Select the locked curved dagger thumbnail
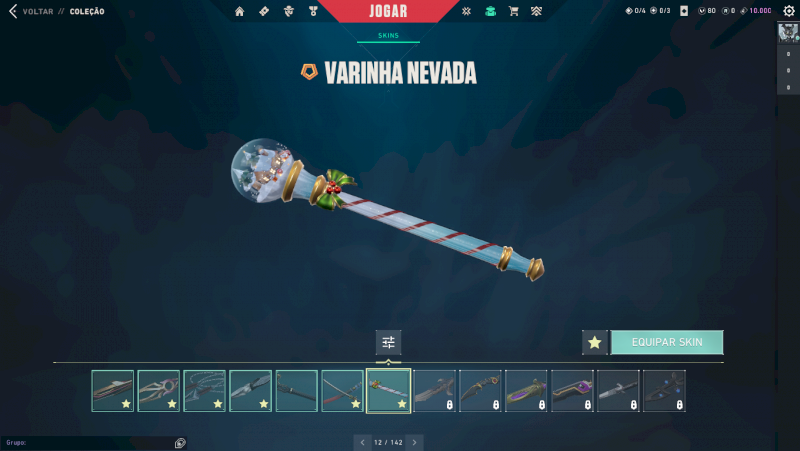This screenshot has width=800, height=451. click(481, 391)
